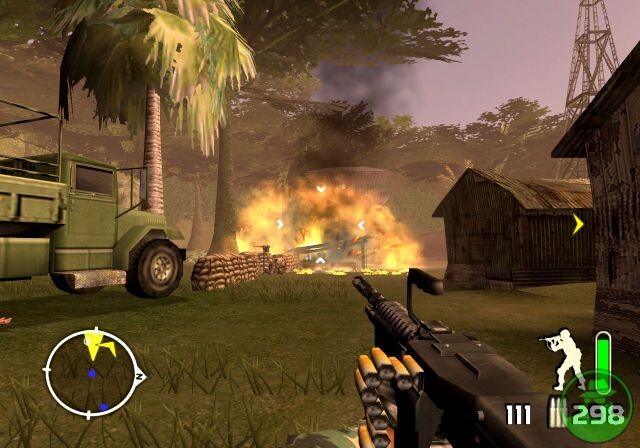The width and height of the screenshot is (640, 448).
Task: Select the yellow objective marker on the radar
Action: pyautogui.click(x=98, y=345)
